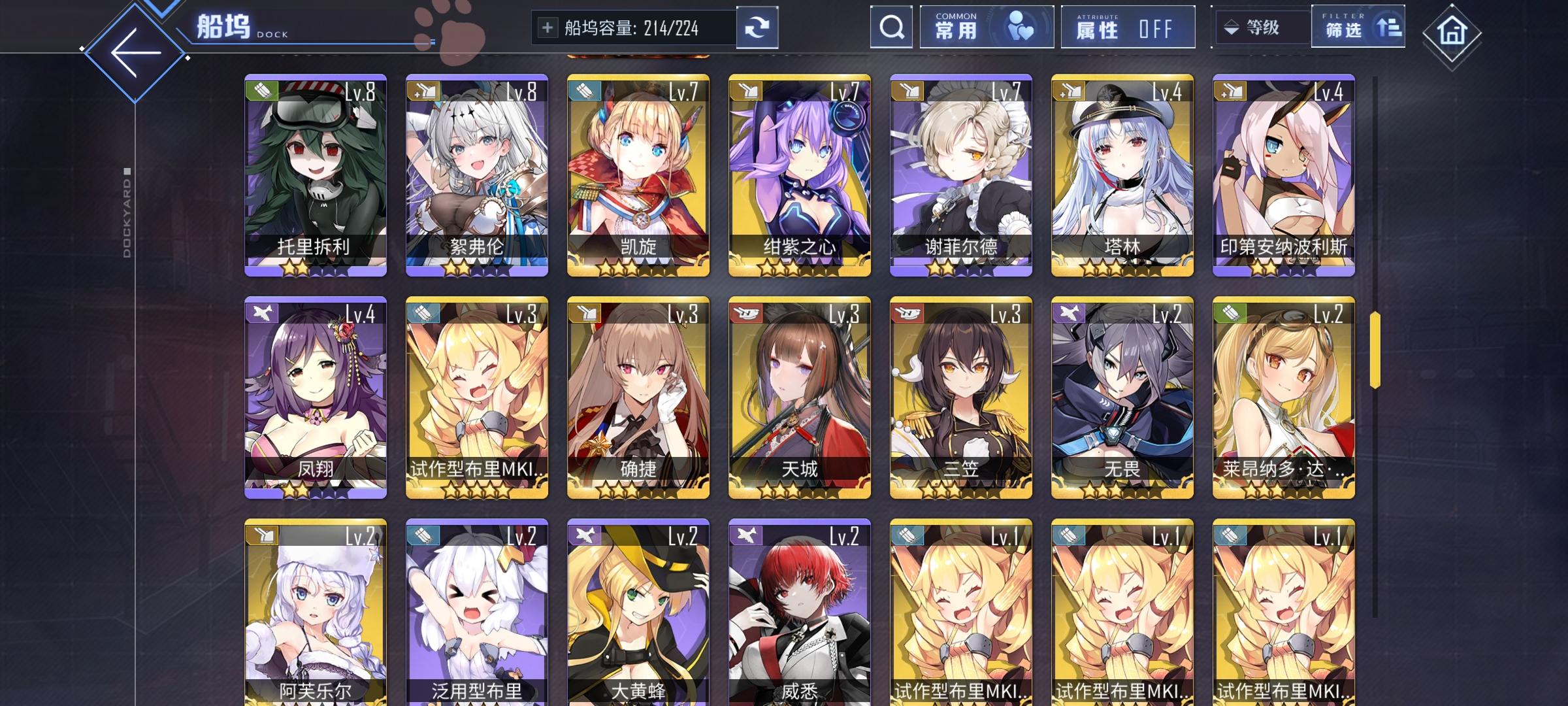Open the 威悉 ship card
Screen dimensions: 1568x706
798,614
